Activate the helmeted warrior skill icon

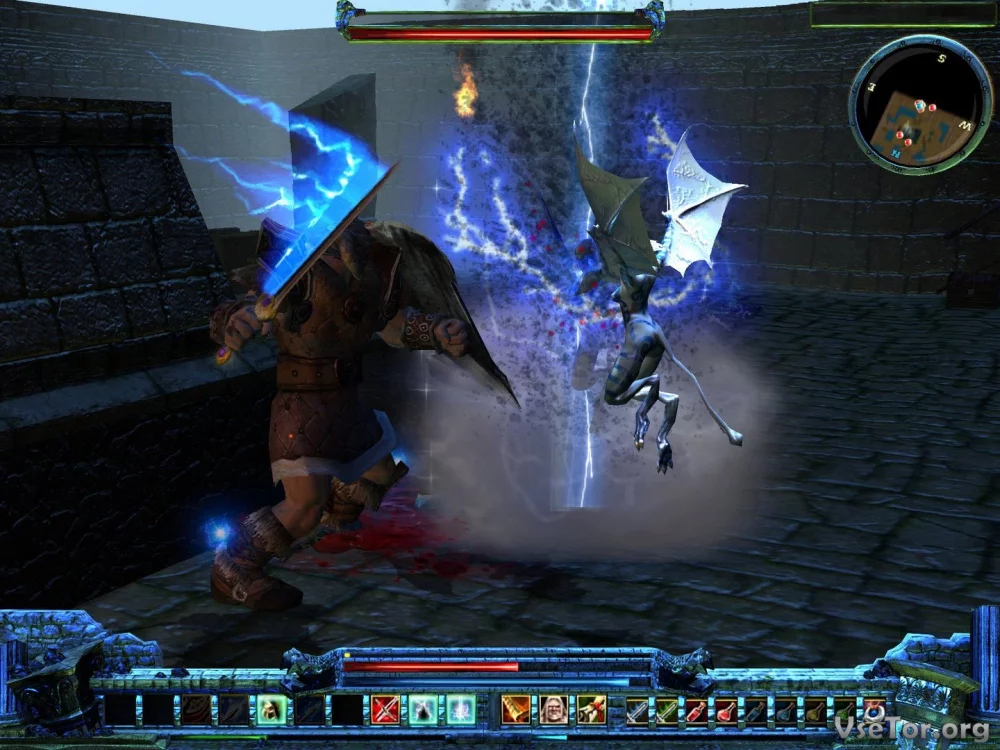(271, 709)
